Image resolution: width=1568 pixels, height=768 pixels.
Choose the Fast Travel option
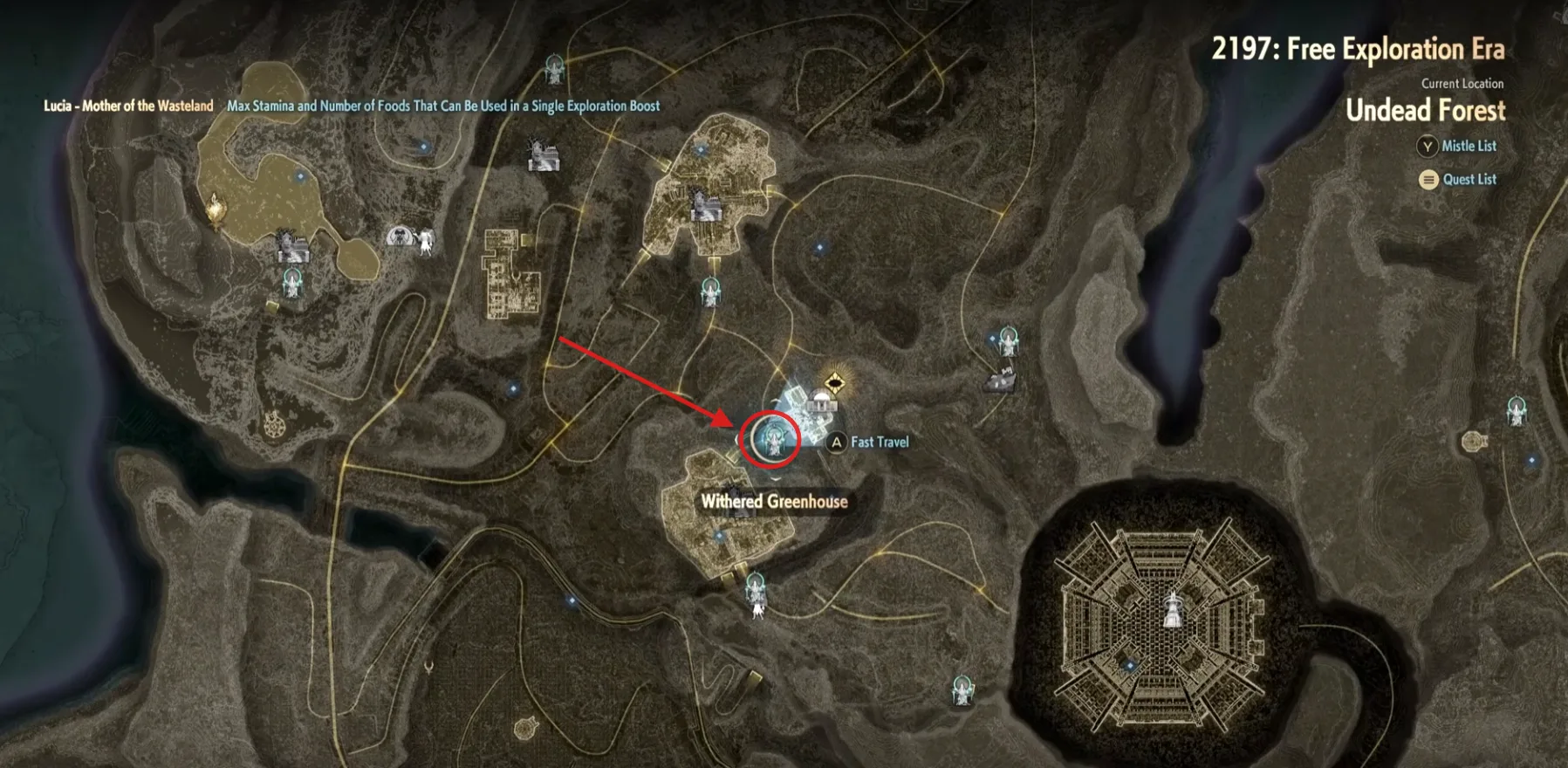click(x=868, y=442)
